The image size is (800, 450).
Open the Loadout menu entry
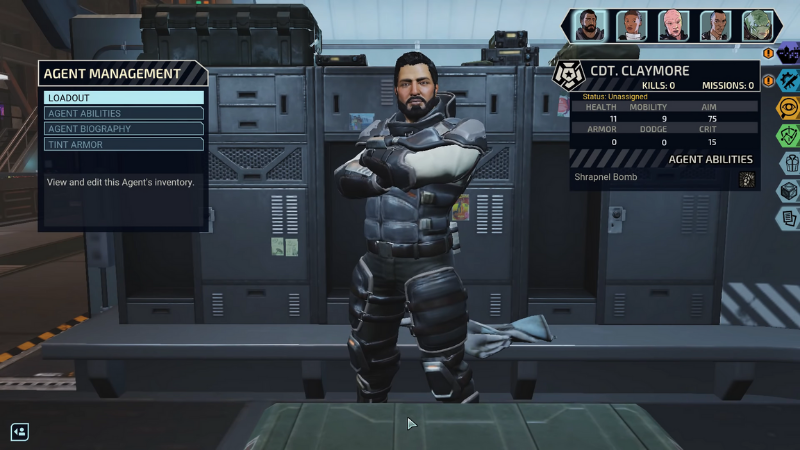(x=124, y=98)
